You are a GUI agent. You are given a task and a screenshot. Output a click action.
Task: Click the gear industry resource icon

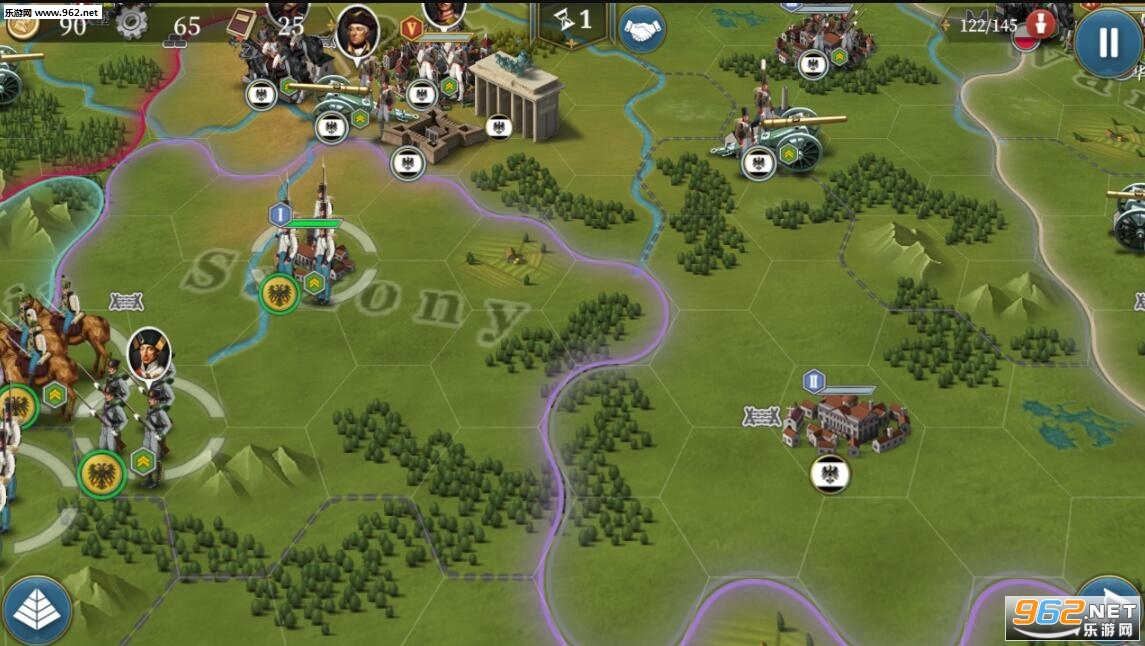click(131, 22)
